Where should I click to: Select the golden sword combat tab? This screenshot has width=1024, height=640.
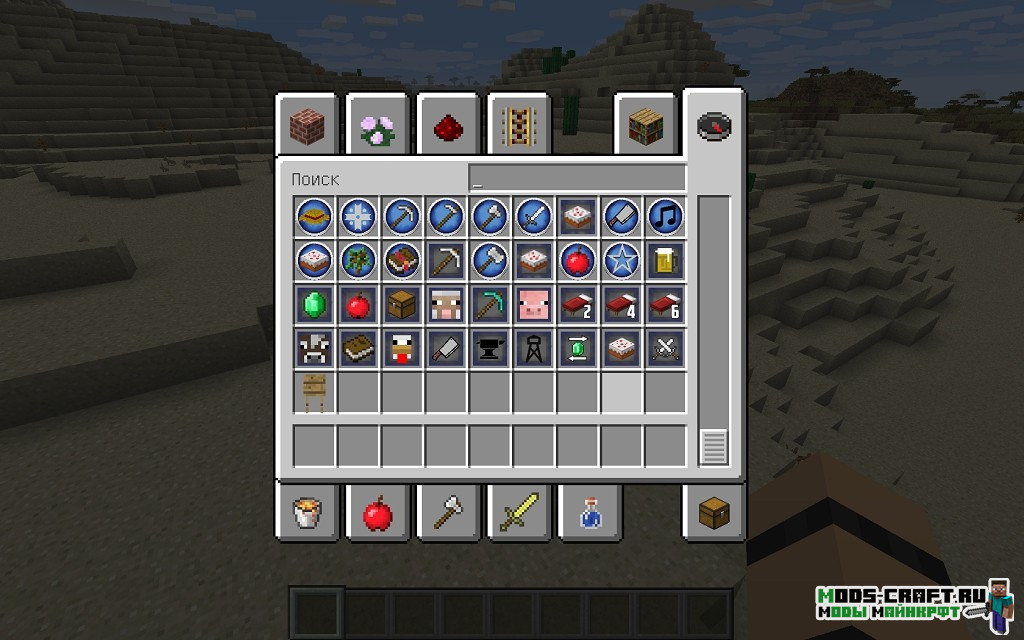pyautogui.click(x=518, y=515)
